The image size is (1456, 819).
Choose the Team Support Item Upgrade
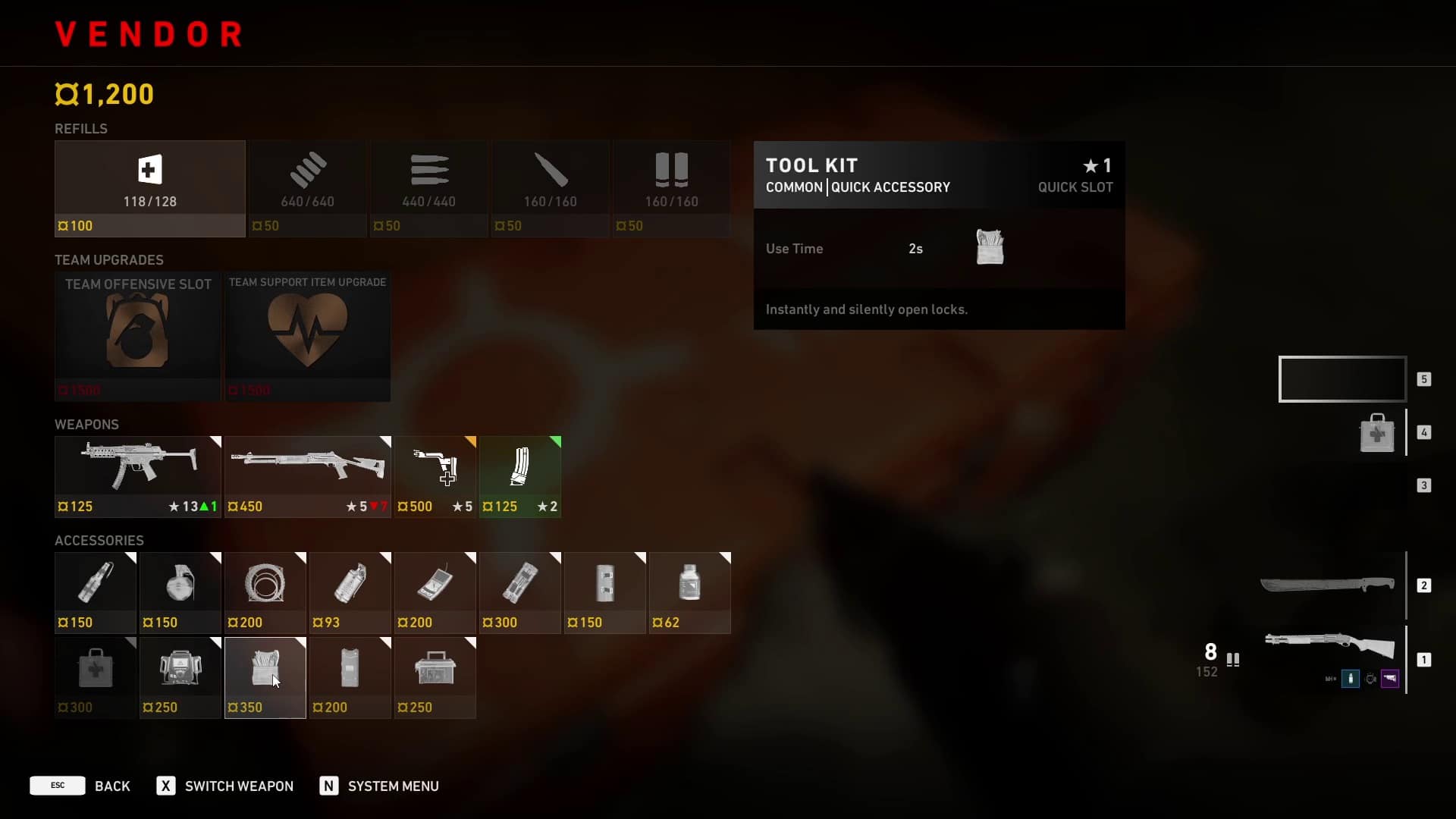(307, 335)
